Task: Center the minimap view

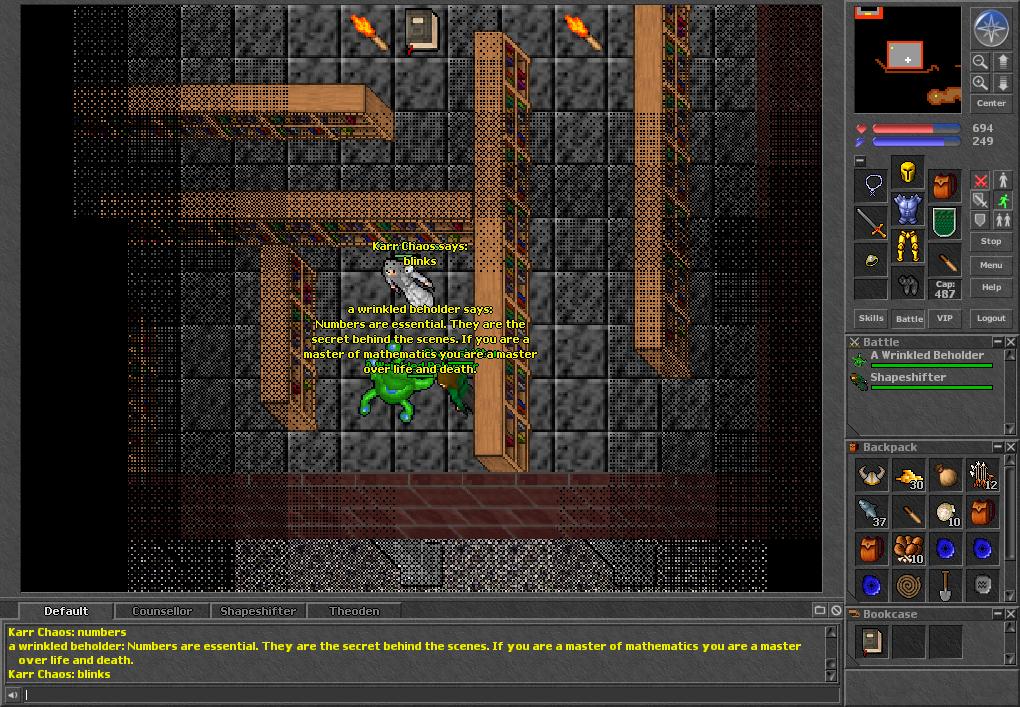Action: (x=990, y=103)
